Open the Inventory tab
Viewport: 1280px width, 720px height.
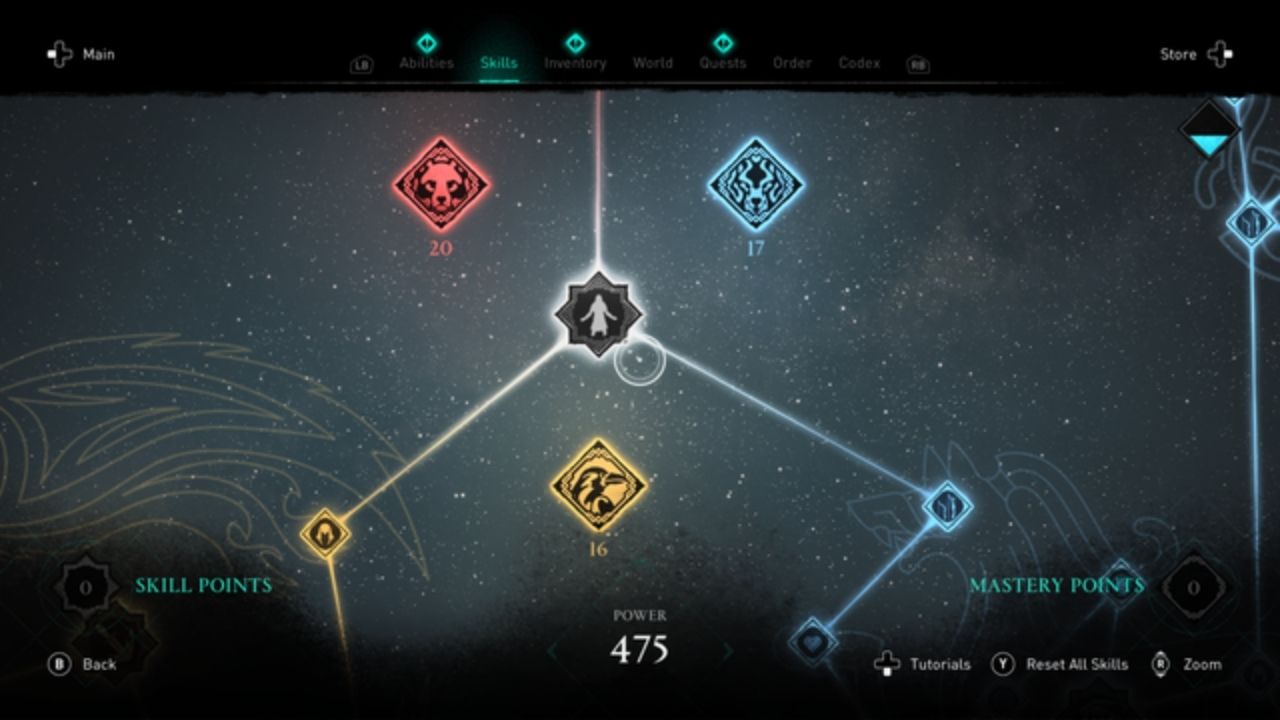click(575, 62)
